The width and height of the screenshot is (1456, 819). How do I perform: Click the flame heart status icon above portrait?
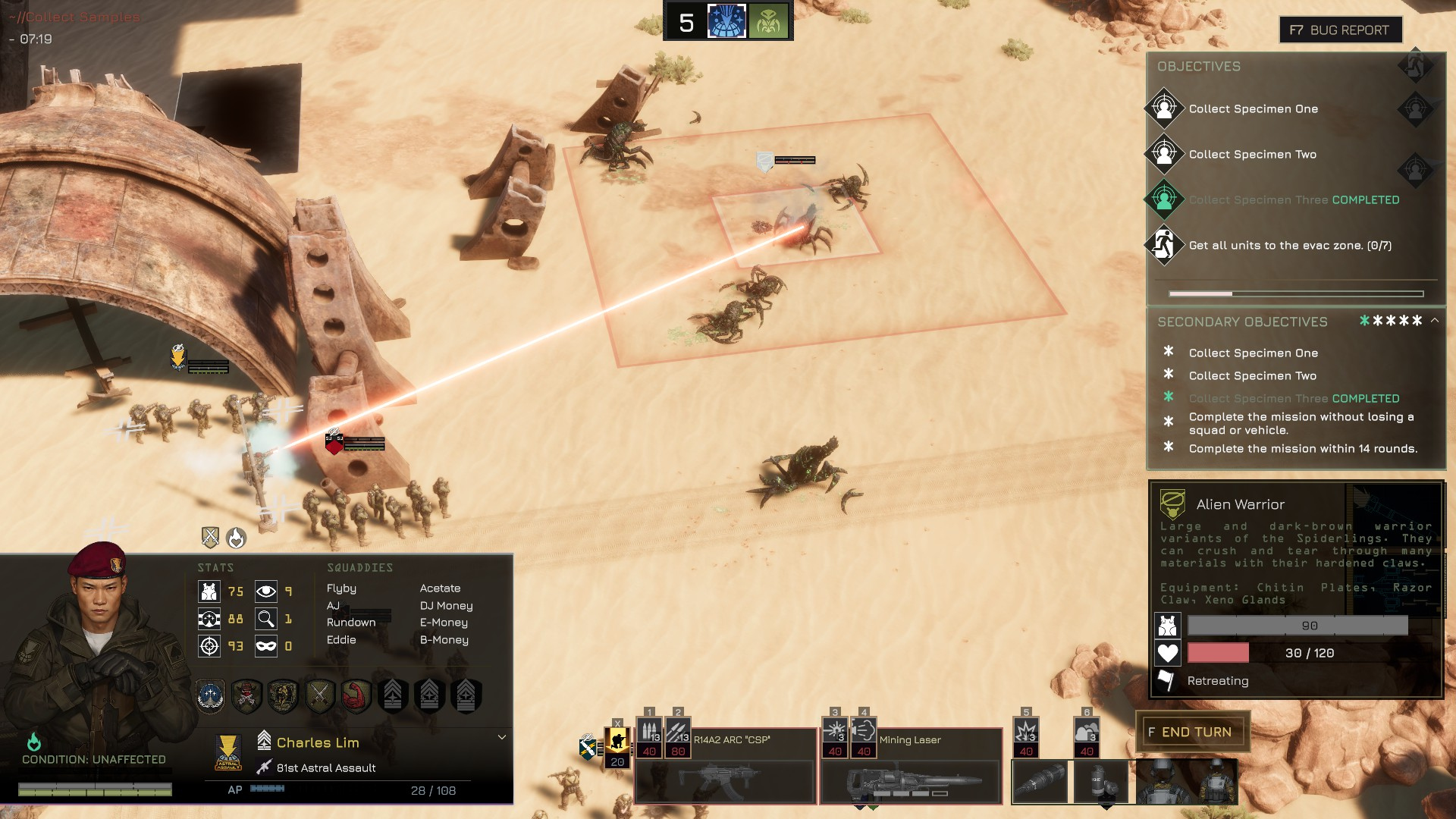[x=237, y=538]
